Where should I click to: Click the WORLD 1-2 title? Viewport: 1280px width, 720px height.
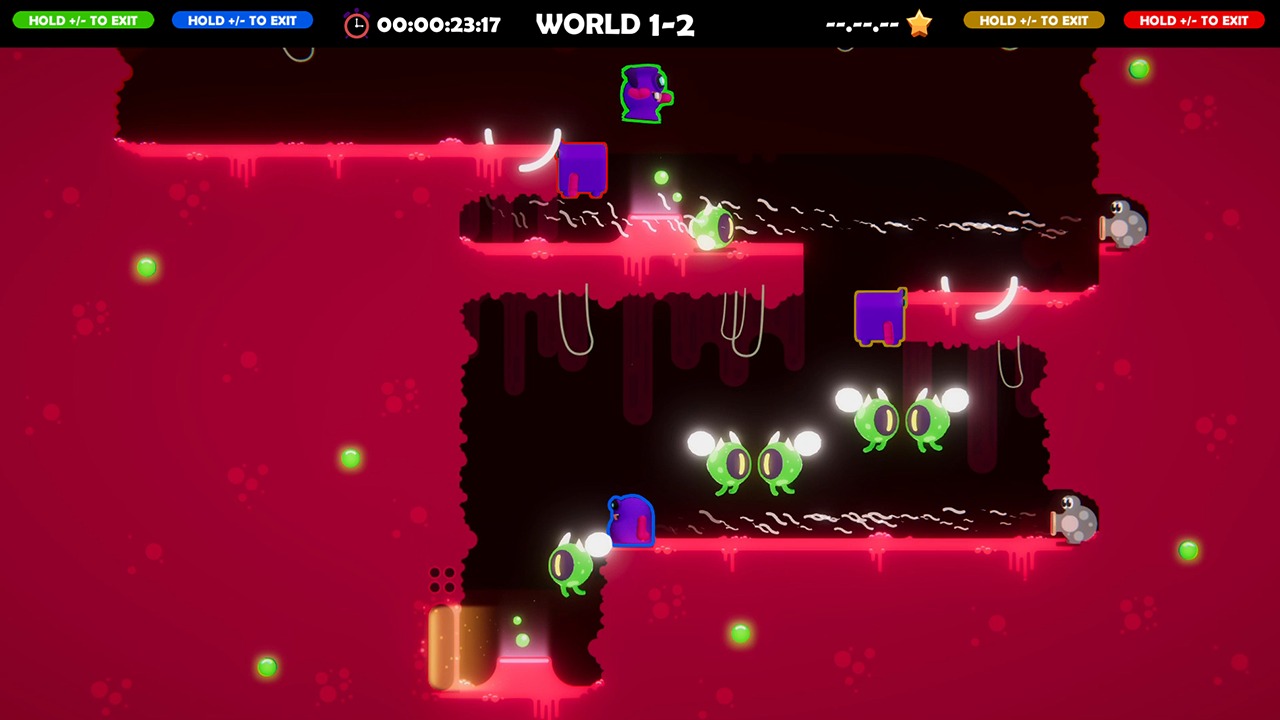click(615, 24)
